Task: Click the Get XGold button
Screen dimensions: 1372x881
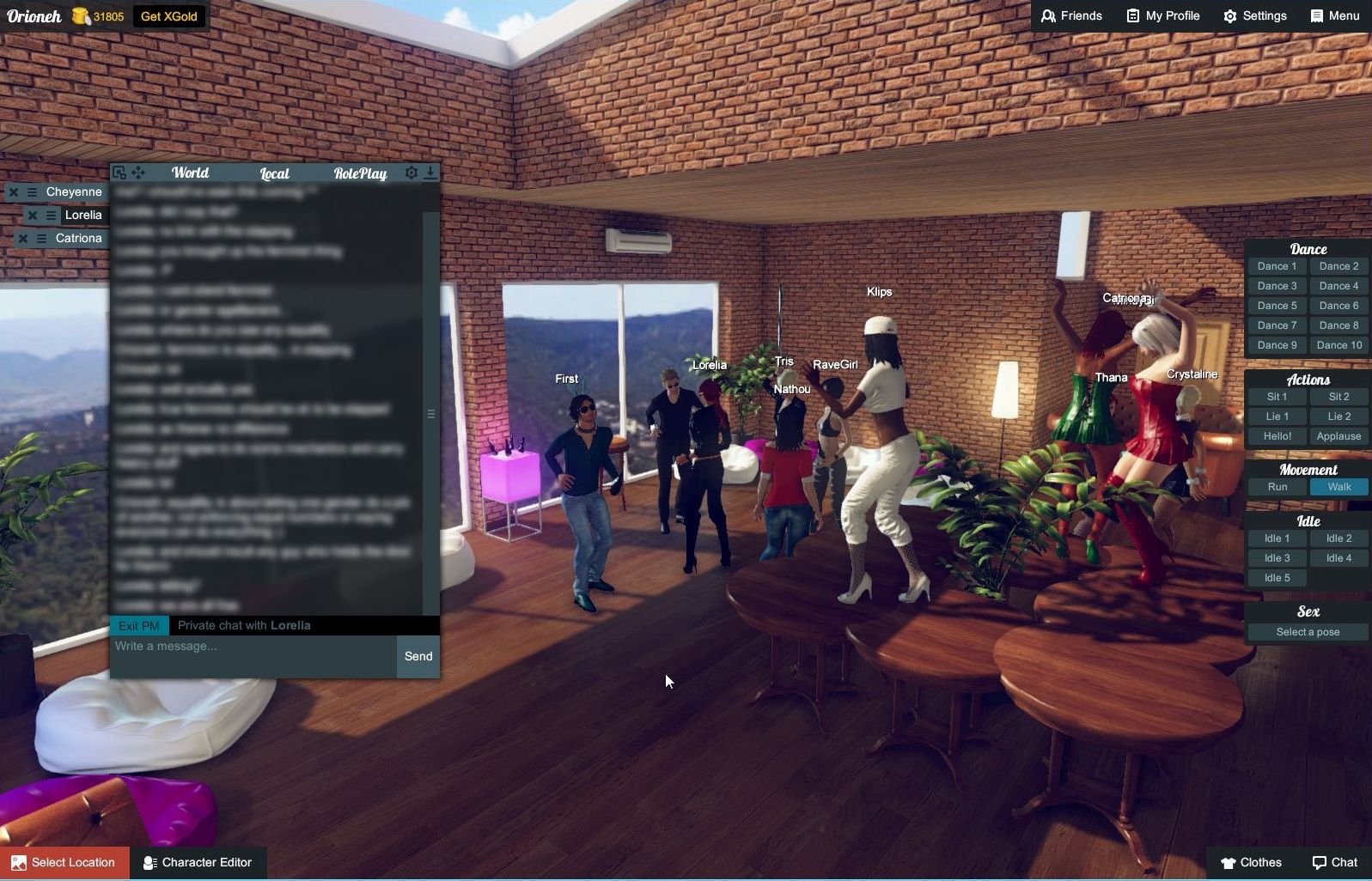Action: (169, 15)
